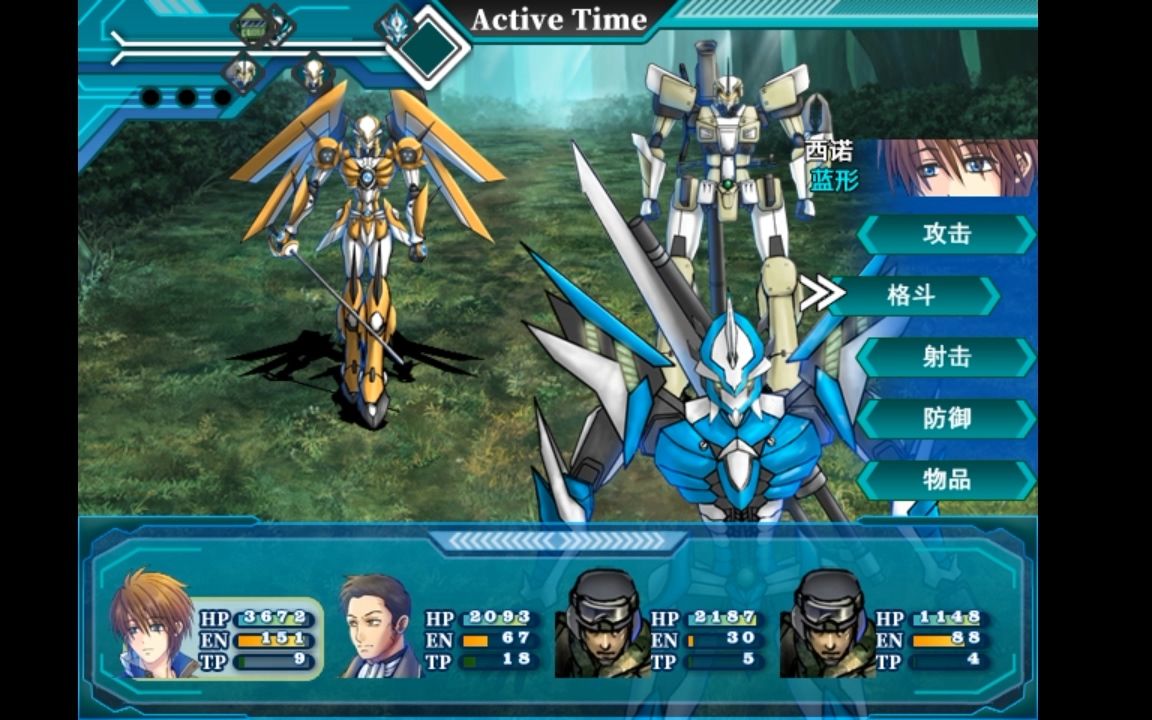Open the 物品 items menu
1152x720 pixels.
point(946,480)
